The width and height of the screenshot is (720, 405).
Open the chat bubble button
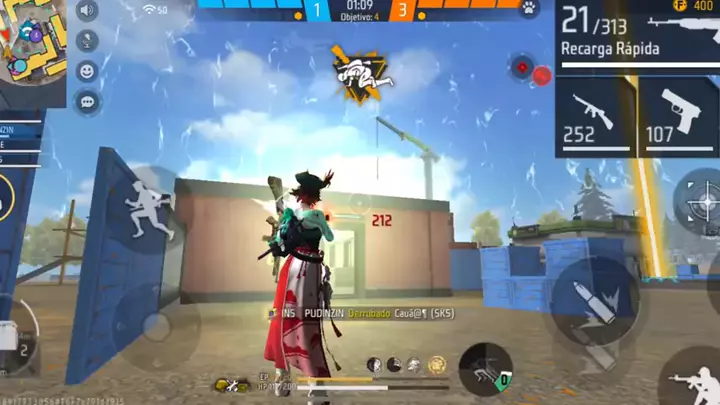pyautogui.click(x=87, y=100)
